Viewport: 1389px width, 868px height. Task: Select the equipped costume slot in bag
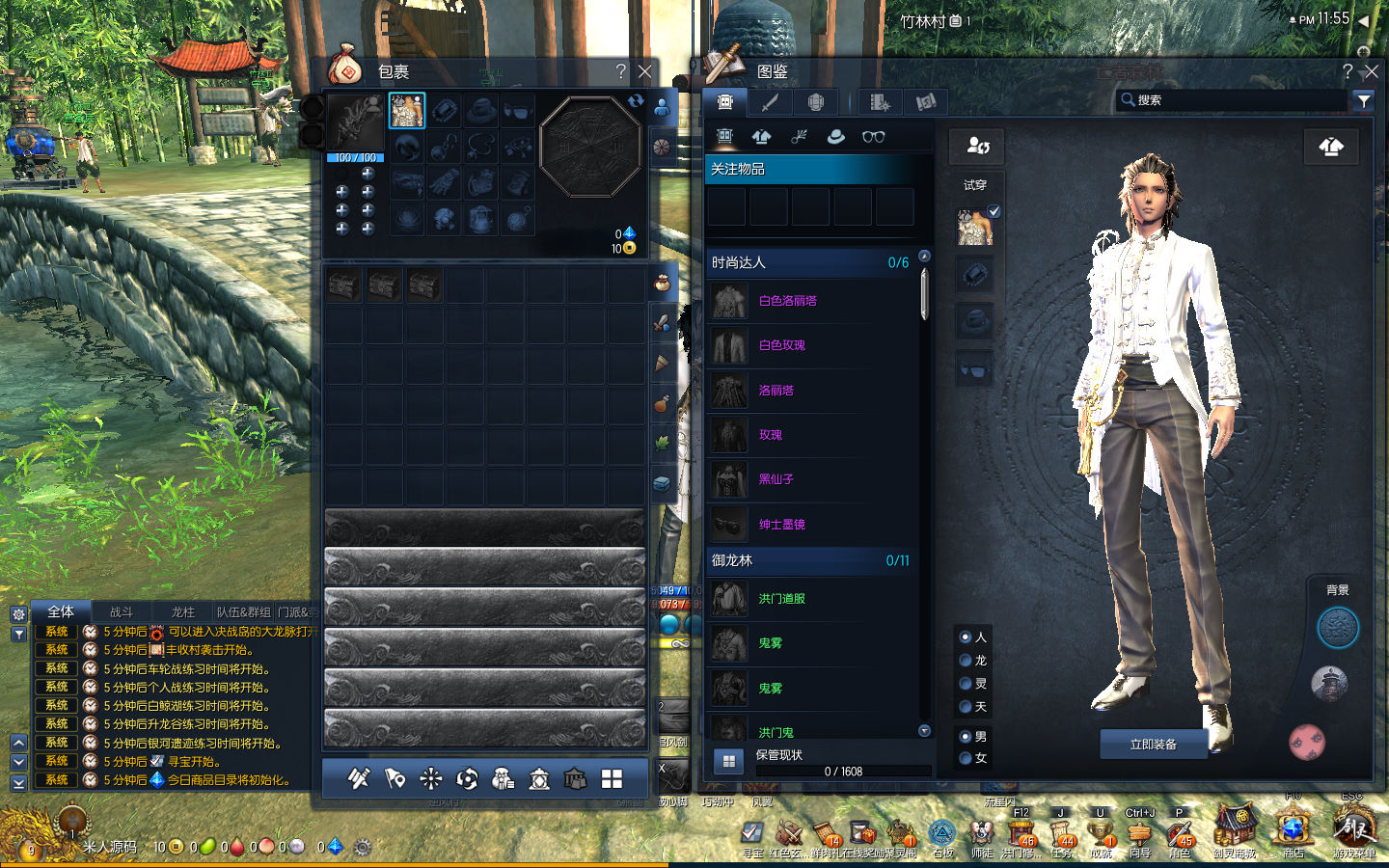[x=406, y=111]
